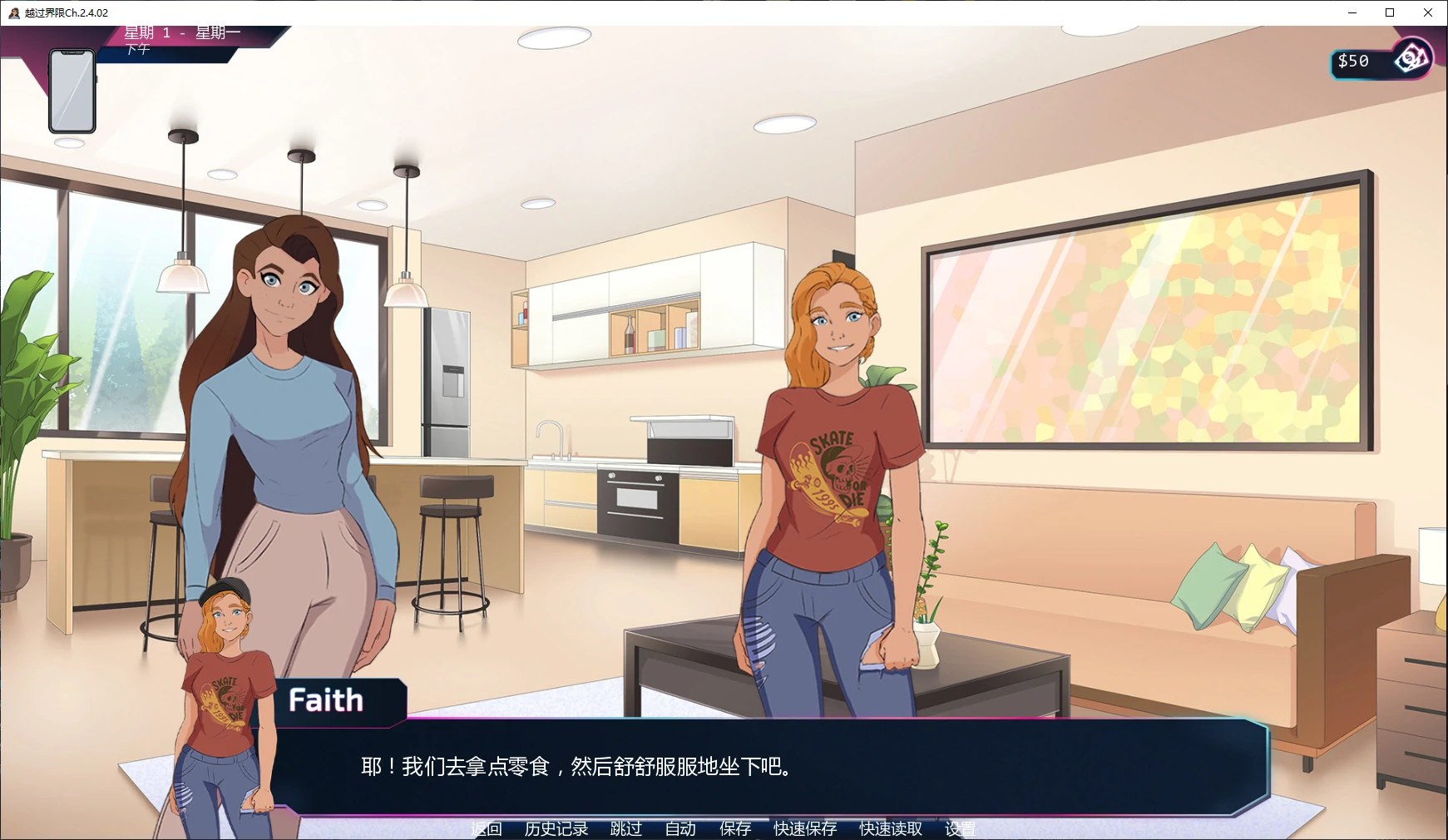Open the phone in the top-left corner
This screenshot has height=840, width=1448.
pos(71,89)
